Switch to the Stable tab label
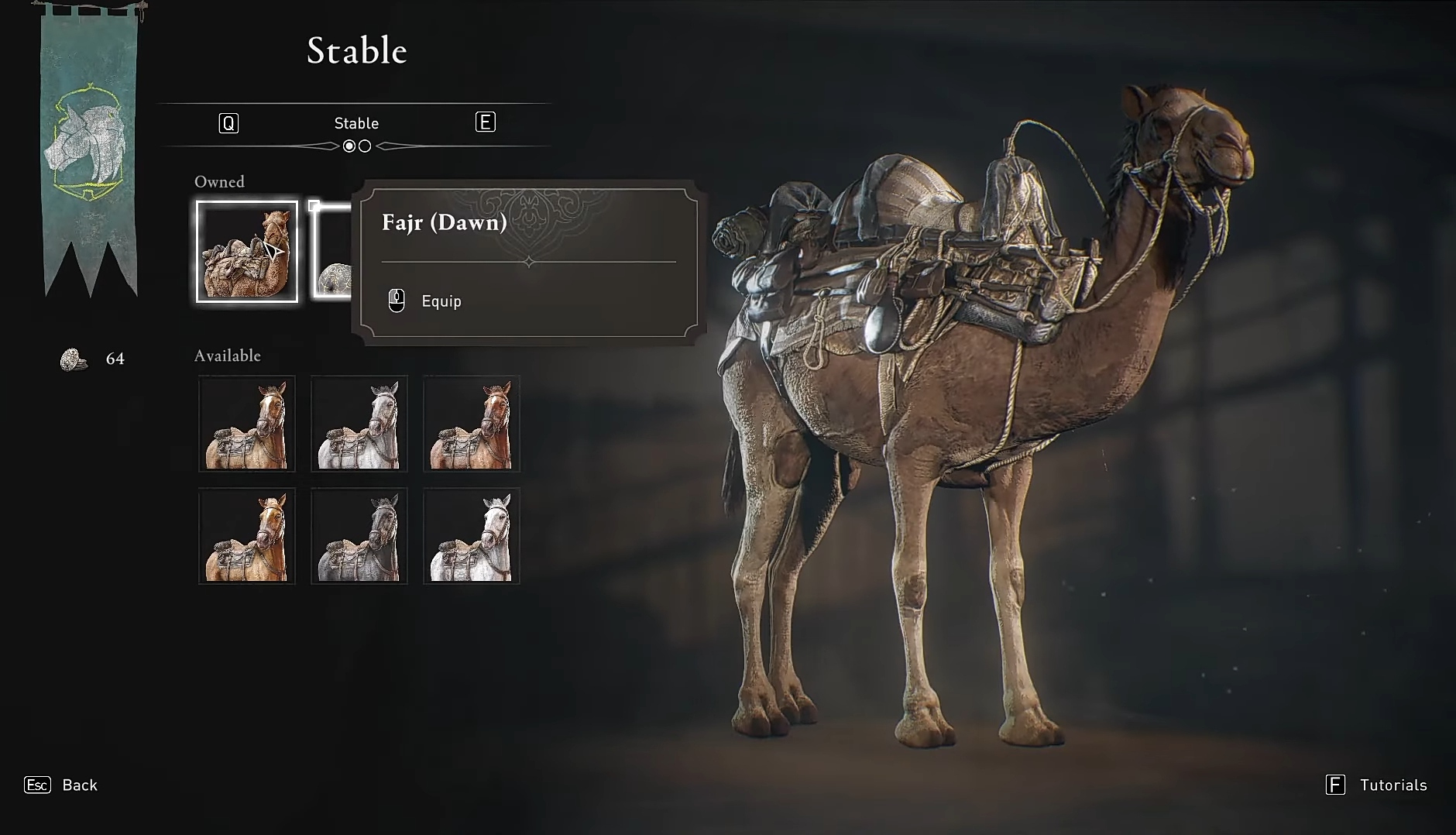 [x=358, y=122]
